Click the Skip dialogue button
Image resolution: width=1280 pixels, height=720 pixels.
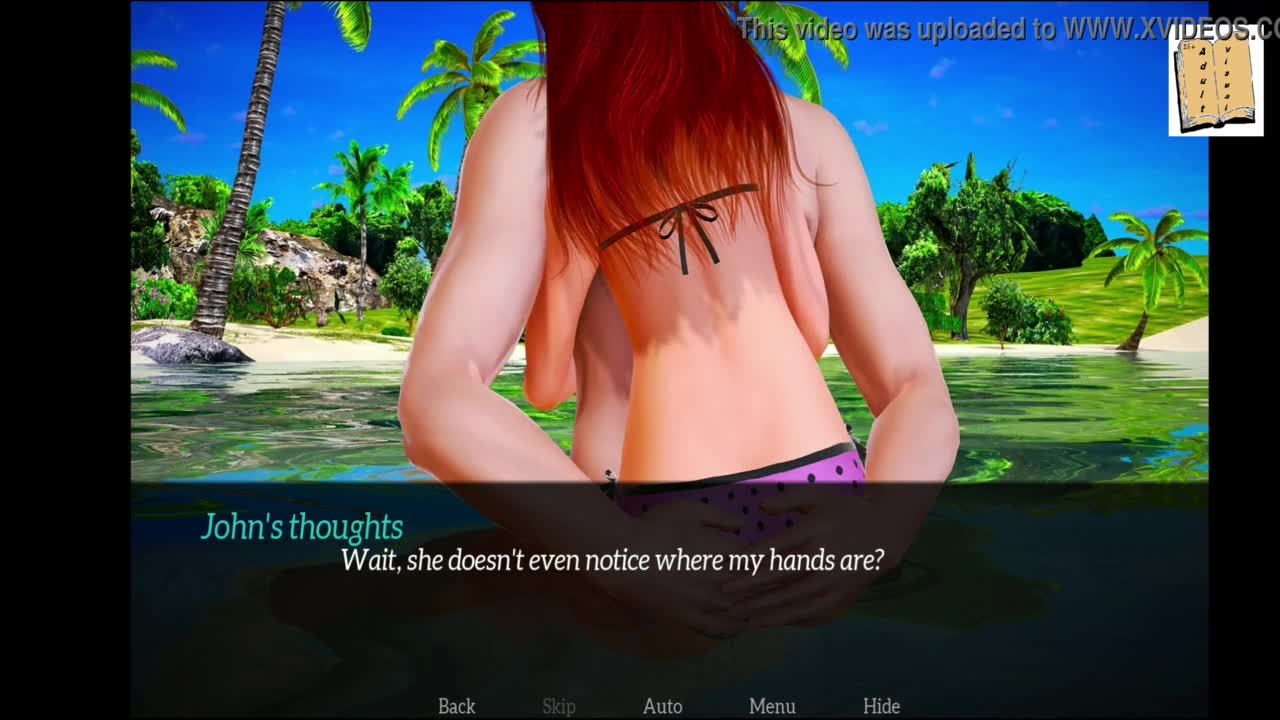[559, 706]
